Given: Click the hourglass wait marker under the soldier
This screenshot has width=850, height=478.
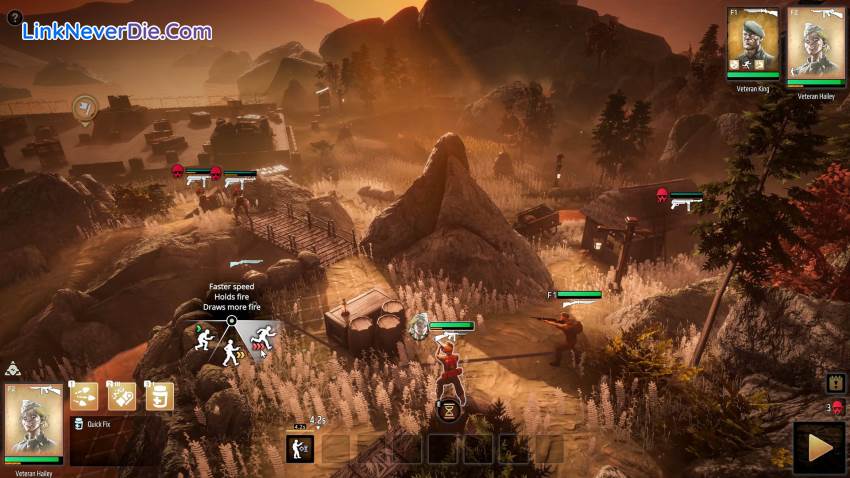Looking at the screenshot, I should [449, 409].
